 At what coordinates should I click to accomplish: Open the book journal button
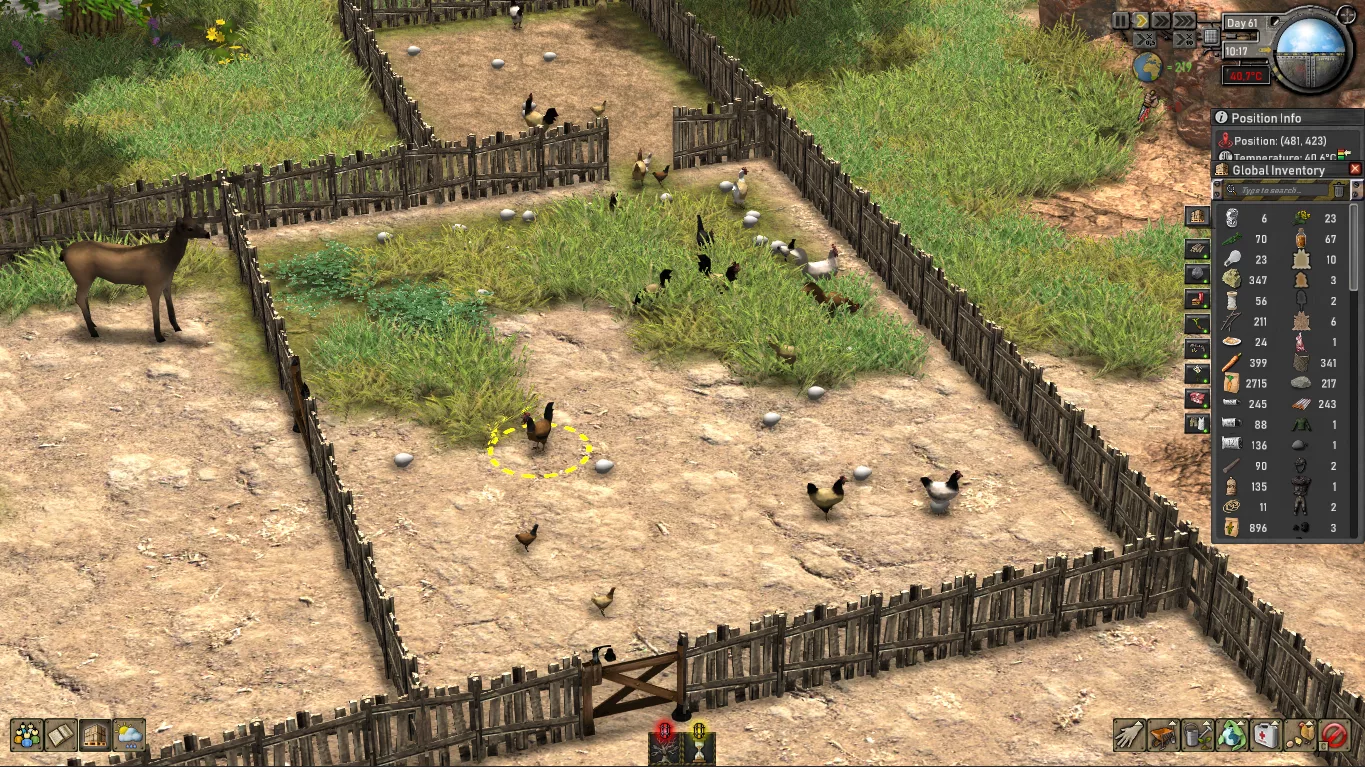coord(61,735)
